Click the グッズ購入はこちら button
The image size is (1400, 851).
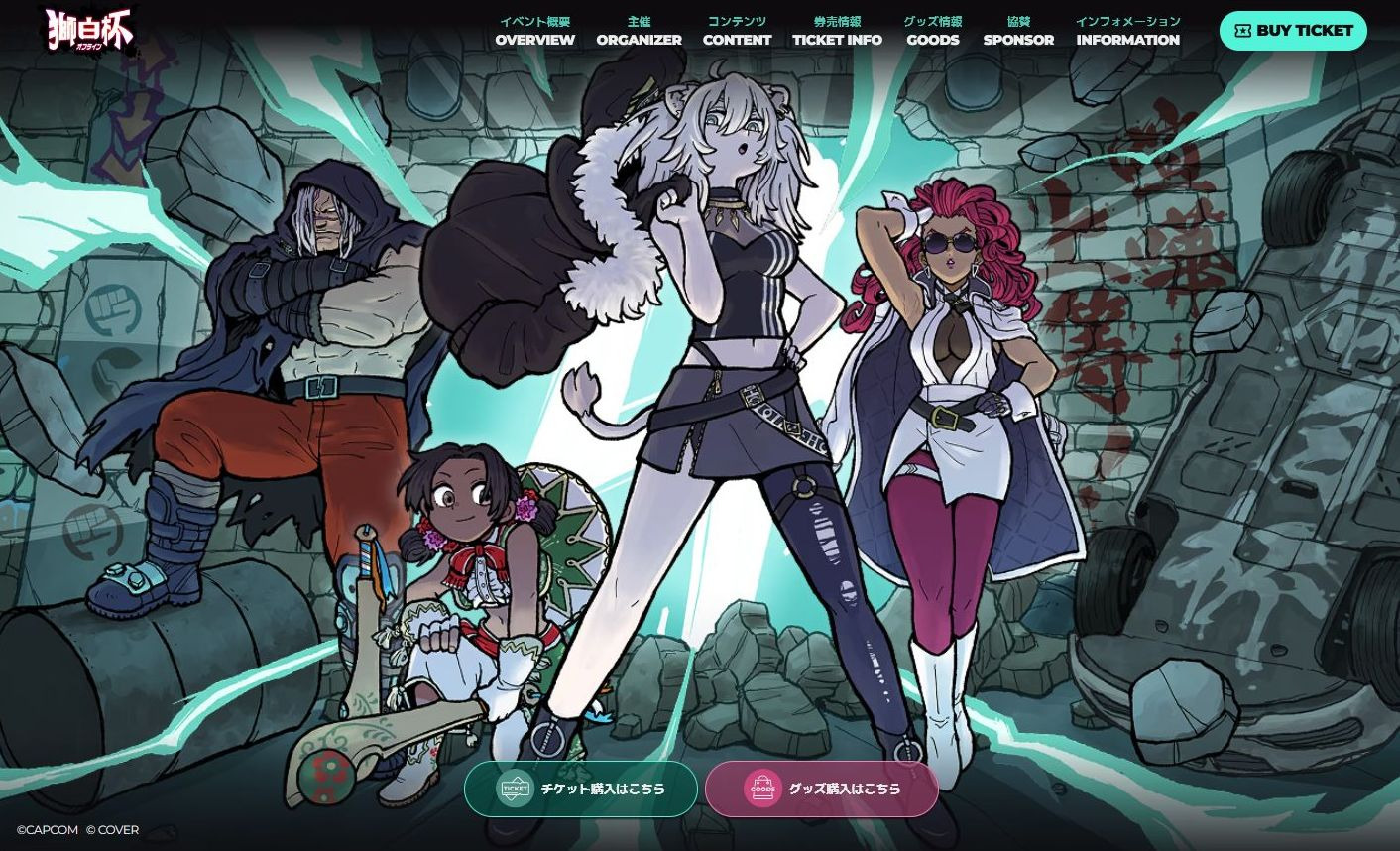click(x=823, y=789)
